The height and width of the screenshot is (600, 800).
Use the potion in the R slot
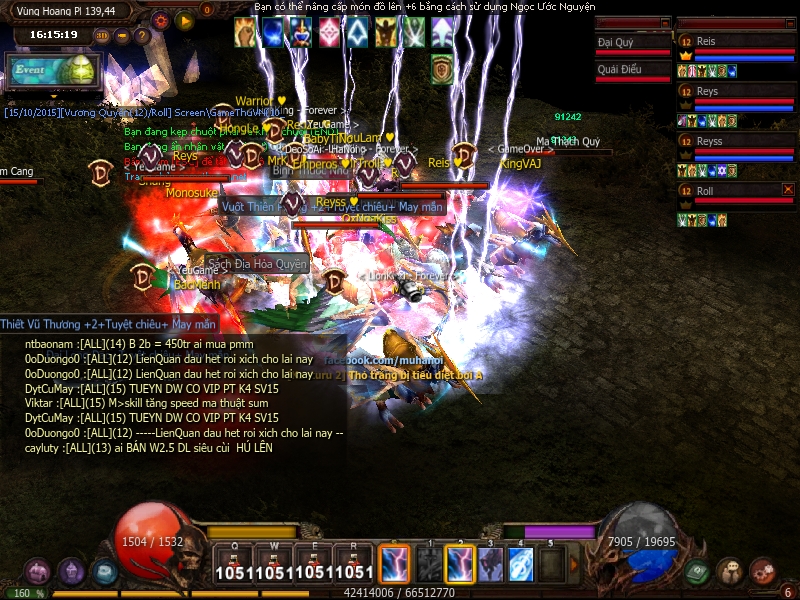point(353,564)
